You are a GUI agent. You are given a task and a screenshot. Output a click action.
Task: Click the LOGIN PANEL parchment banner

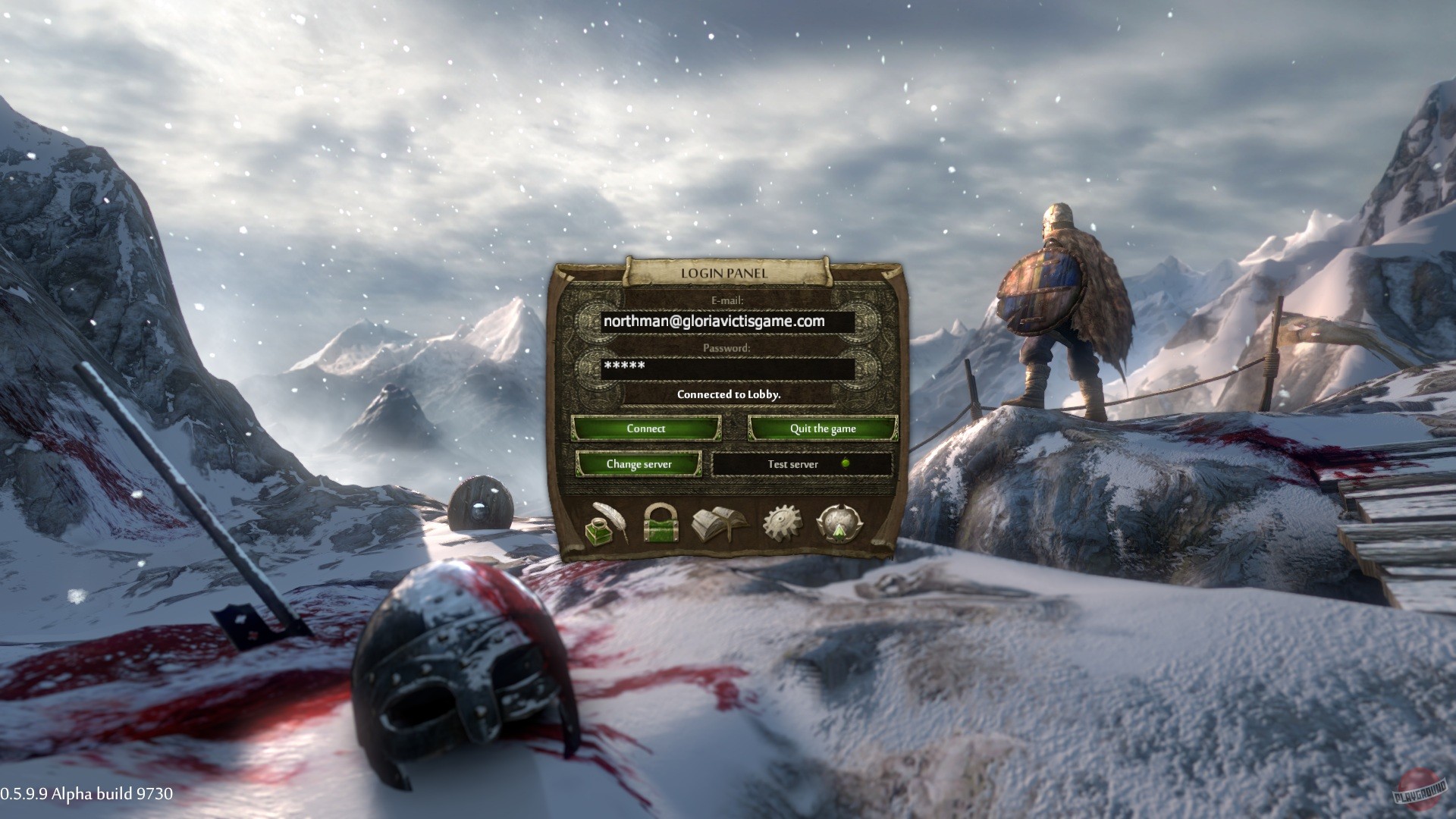coord(726,273)
